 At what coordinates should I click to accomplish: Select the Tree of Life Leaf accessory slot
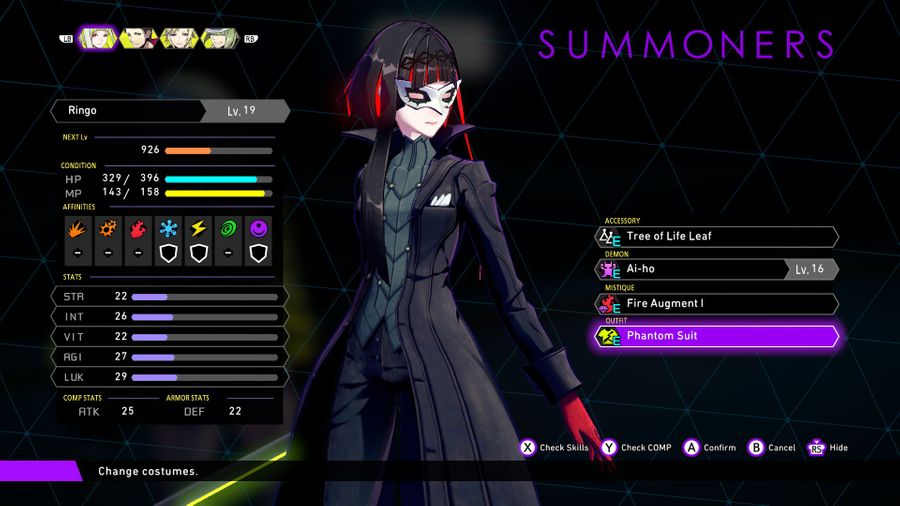point(716,237)
